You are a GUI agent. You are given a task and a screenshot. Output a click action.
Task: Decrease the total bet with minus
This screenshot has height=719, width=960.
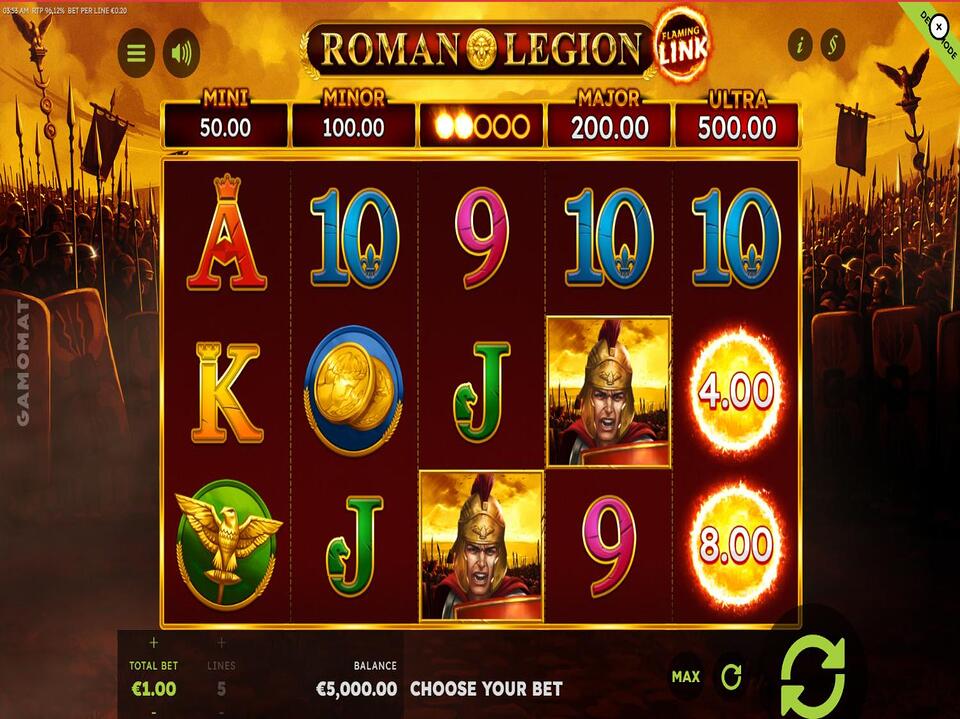[x=153, y=711]
